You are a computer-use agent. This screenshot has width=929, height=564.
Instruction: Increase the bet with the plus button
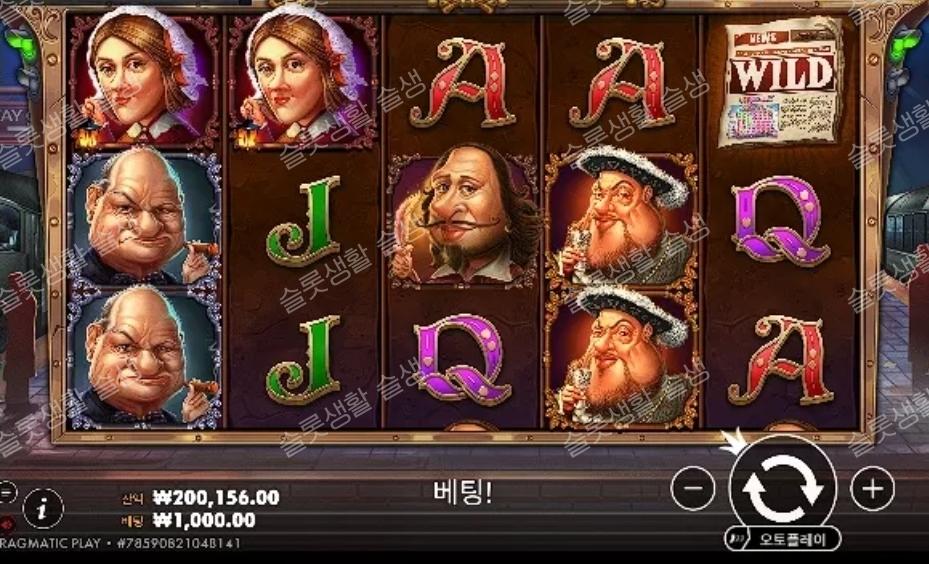pos(872,488)
